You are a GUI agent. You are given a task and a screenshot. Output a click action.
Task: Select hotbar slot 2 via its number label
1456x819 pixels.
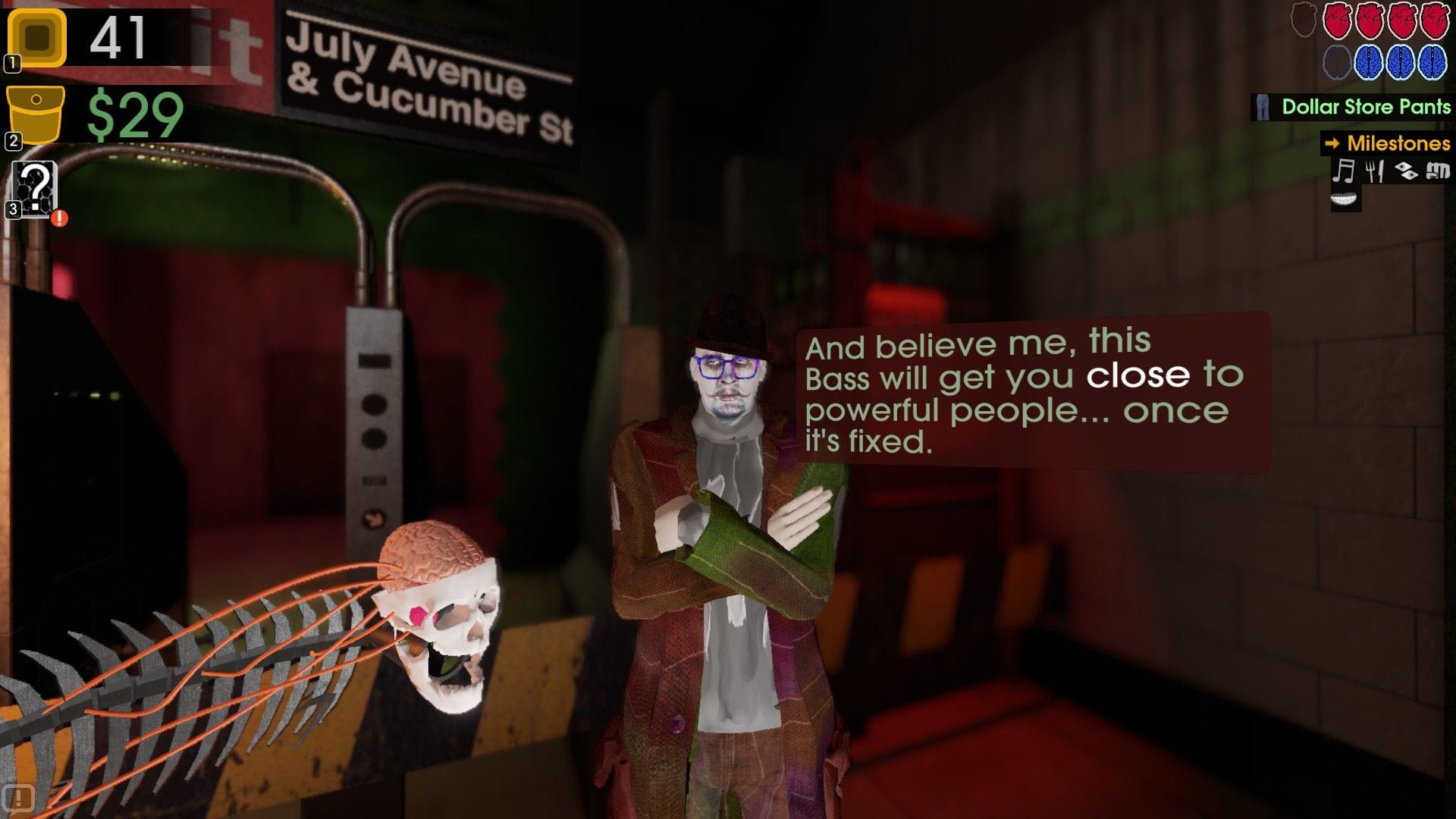click(x=12, y=140)
